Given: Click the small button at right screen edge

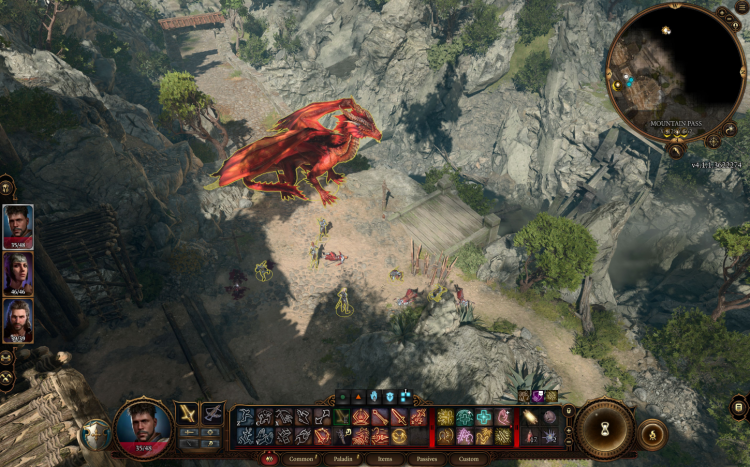Looking at the screenshot, I should point(739,406).
